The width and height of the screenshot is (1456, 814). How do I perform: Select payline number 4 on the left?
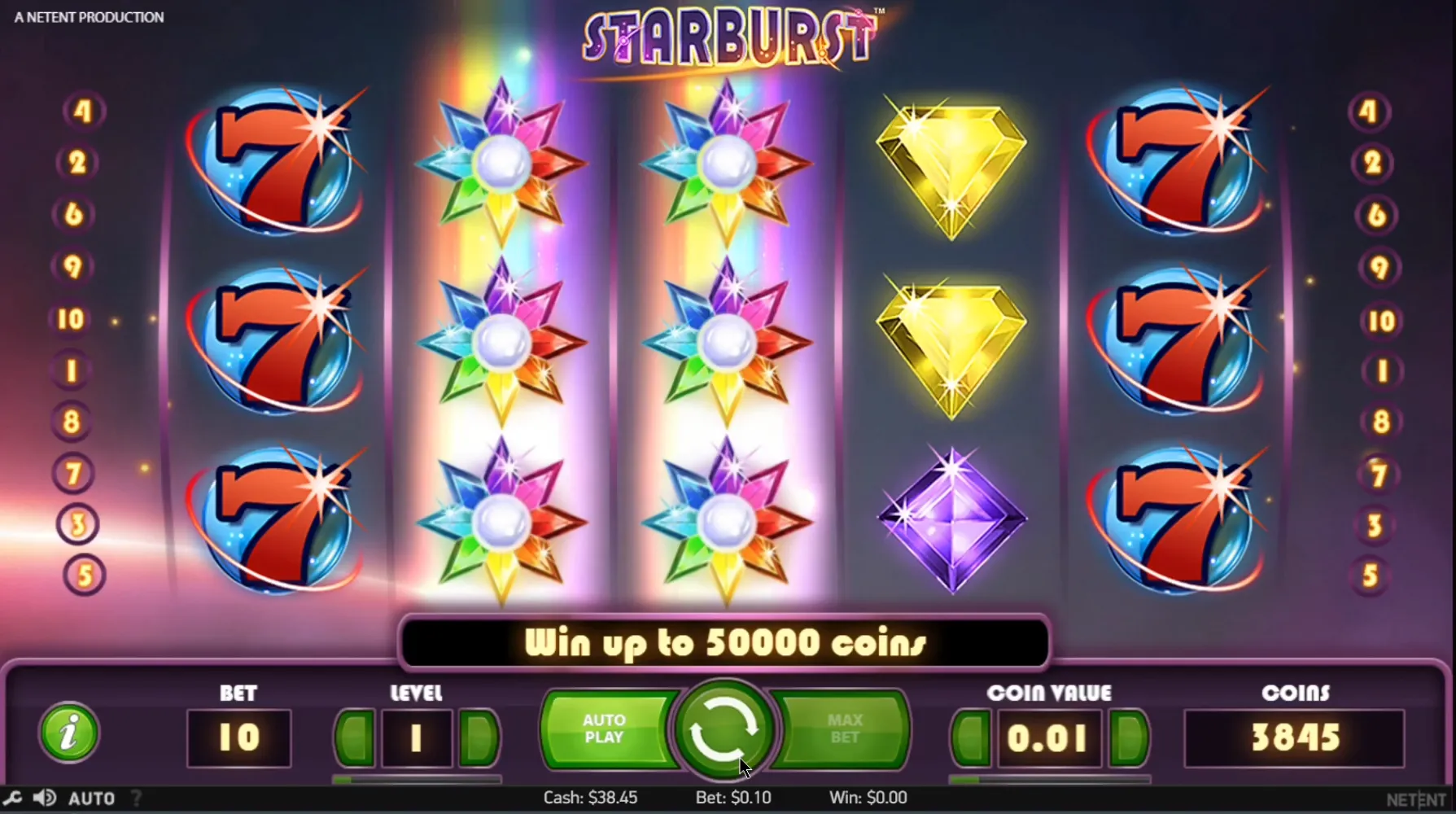tap(83, 111)
